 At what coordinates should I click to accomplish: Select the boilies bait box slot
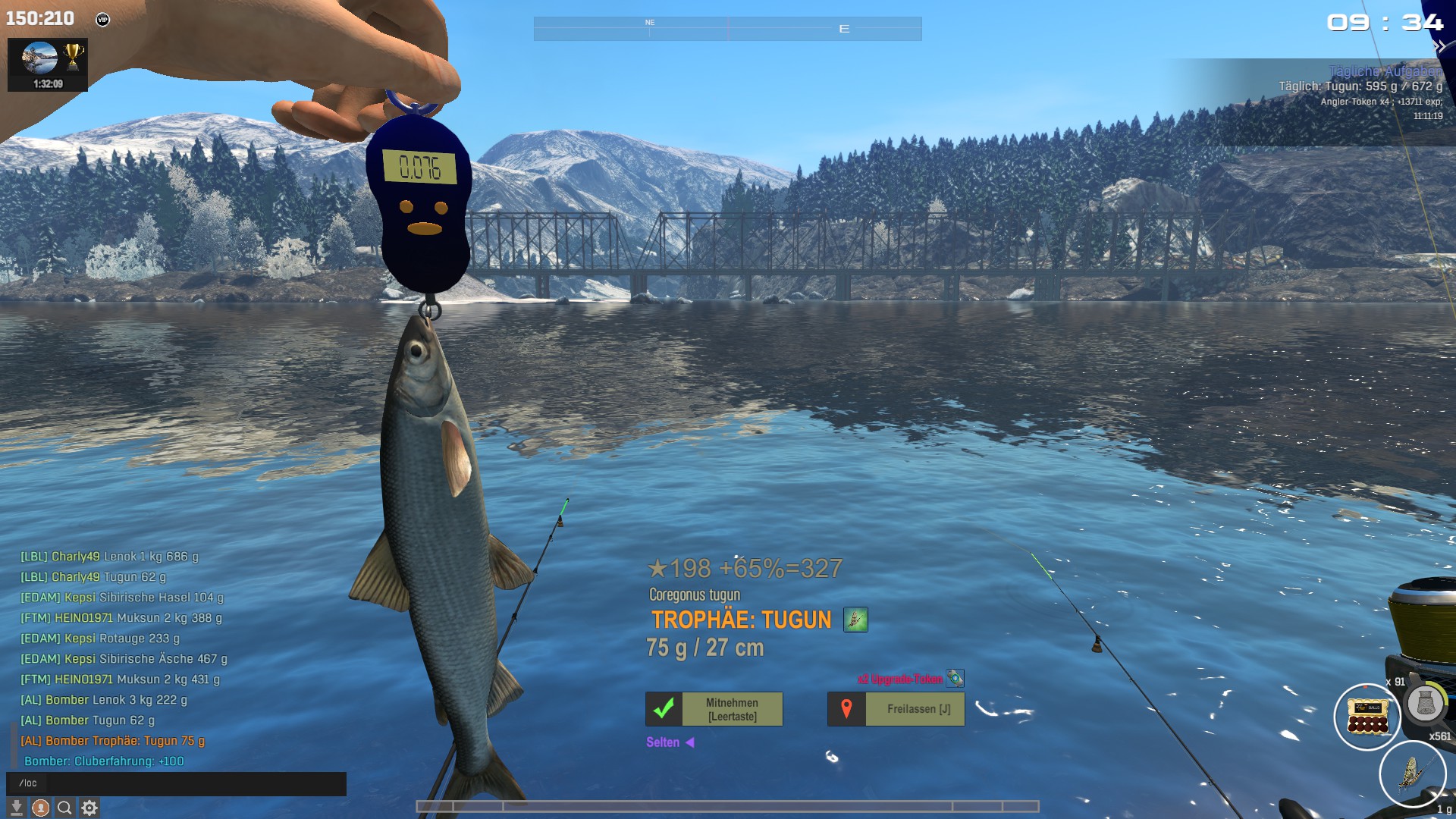pyautogui.click(x=1367, y=716)
